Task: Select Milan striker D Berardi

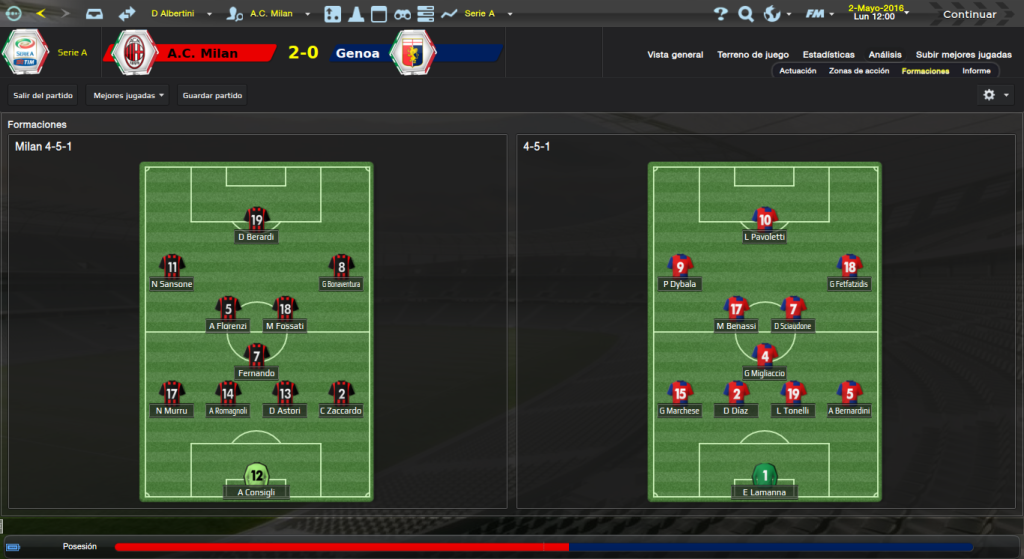Action: tap(257, 226)
